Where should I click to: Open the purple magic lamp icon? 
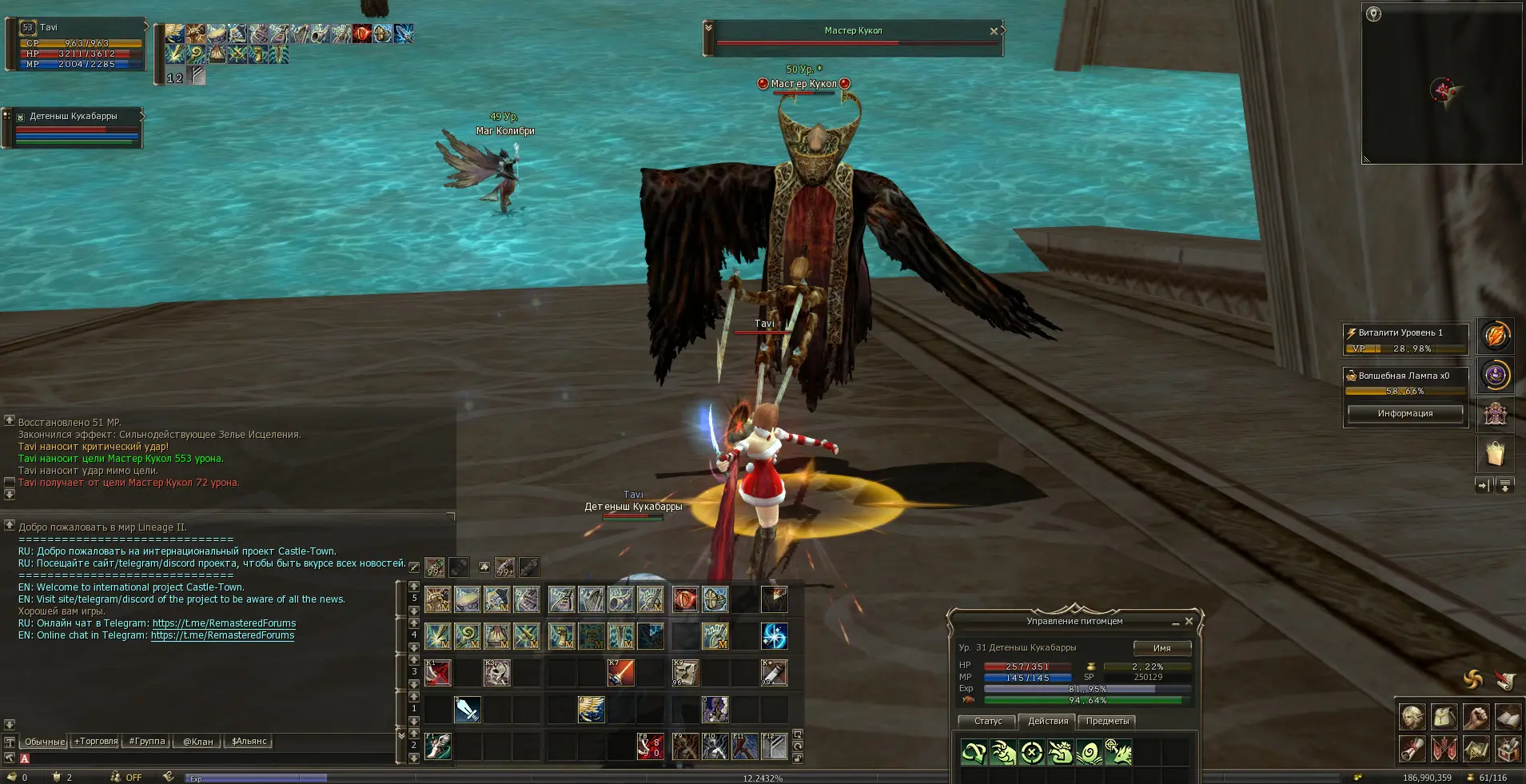pos(1495,375)
